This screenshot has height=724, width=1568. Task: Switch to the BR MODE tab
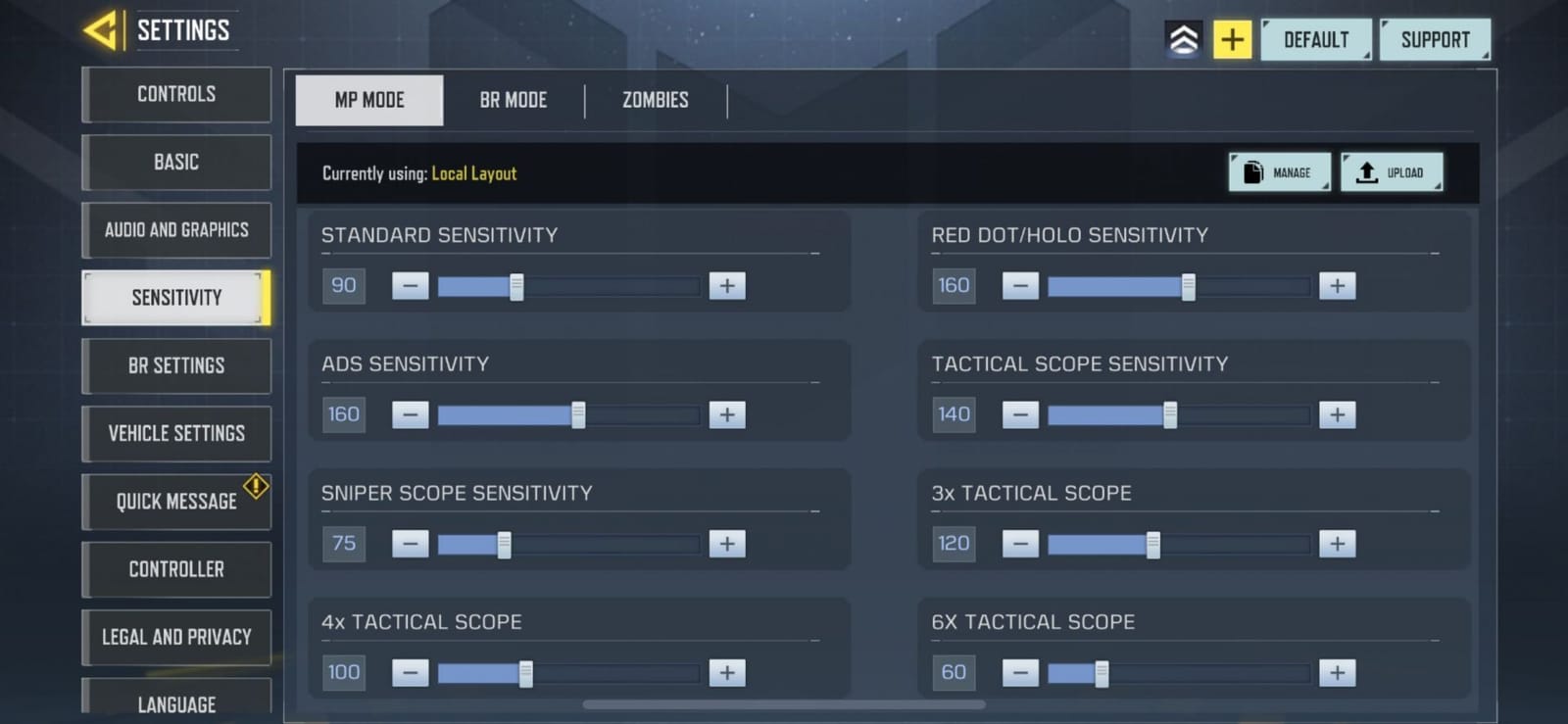[513, 100]
